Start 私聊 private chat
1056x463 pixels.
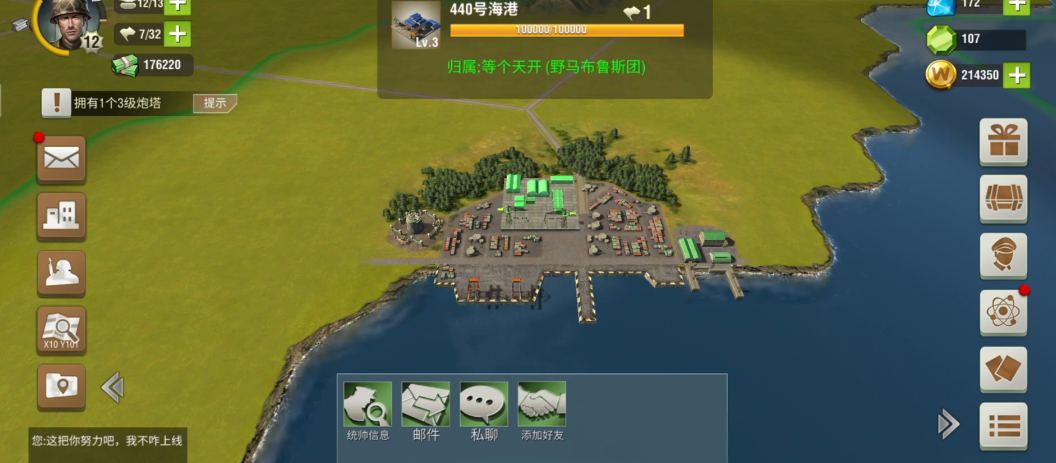coord(484,410)
